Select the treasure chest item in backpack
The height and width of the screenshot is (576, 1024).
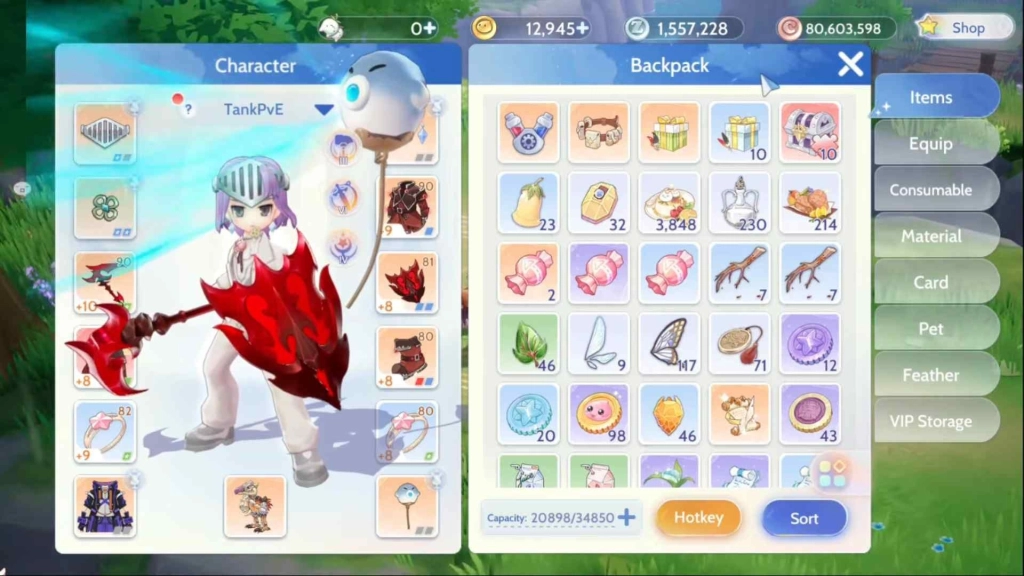click(x=809, y=132)
